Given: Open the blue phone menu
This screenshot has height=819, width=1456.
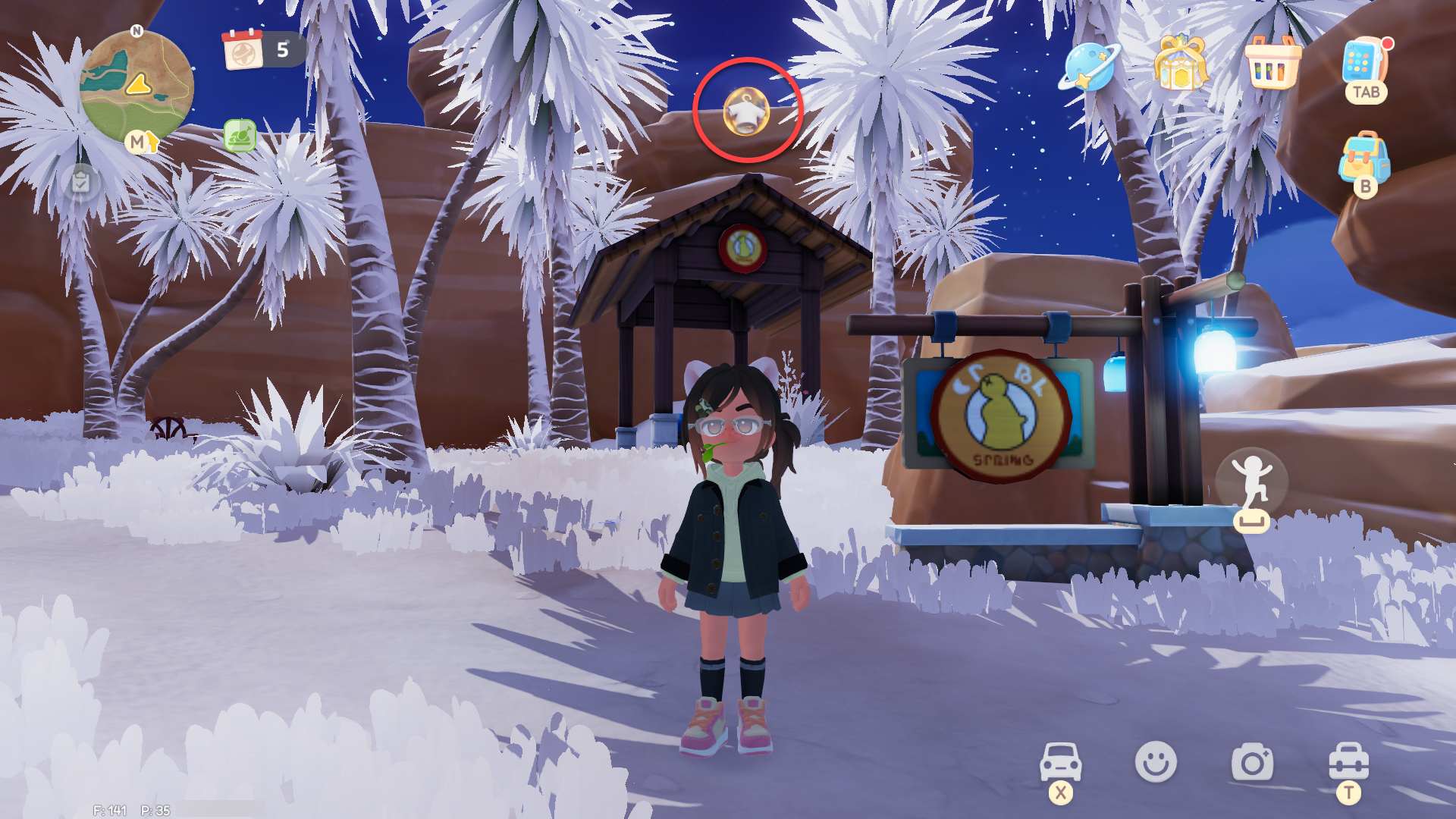Looking at the screenshot, I should [x=1363, y=62].
